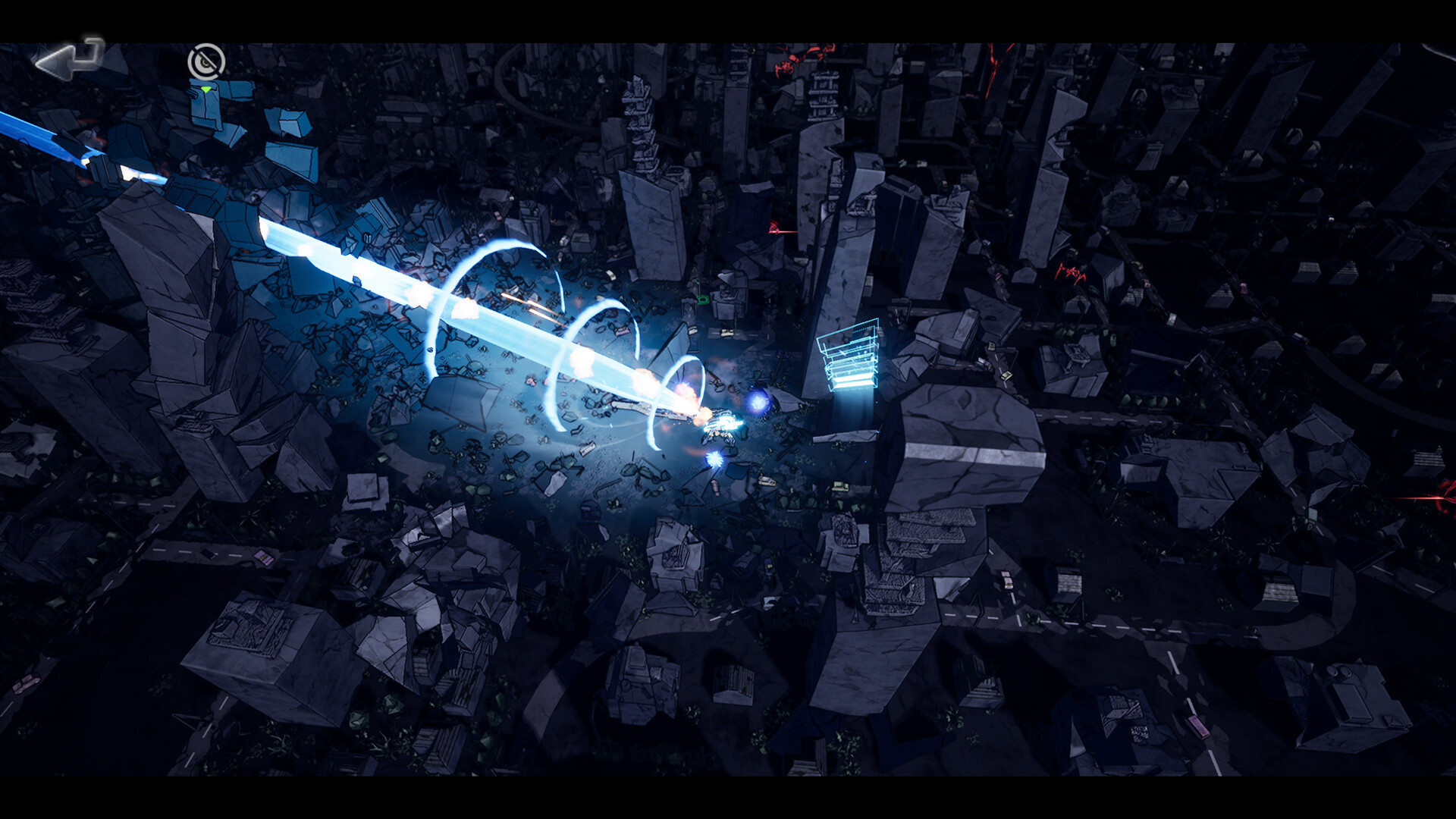Click the pink car on the lower road

(x=1199, y=726)
